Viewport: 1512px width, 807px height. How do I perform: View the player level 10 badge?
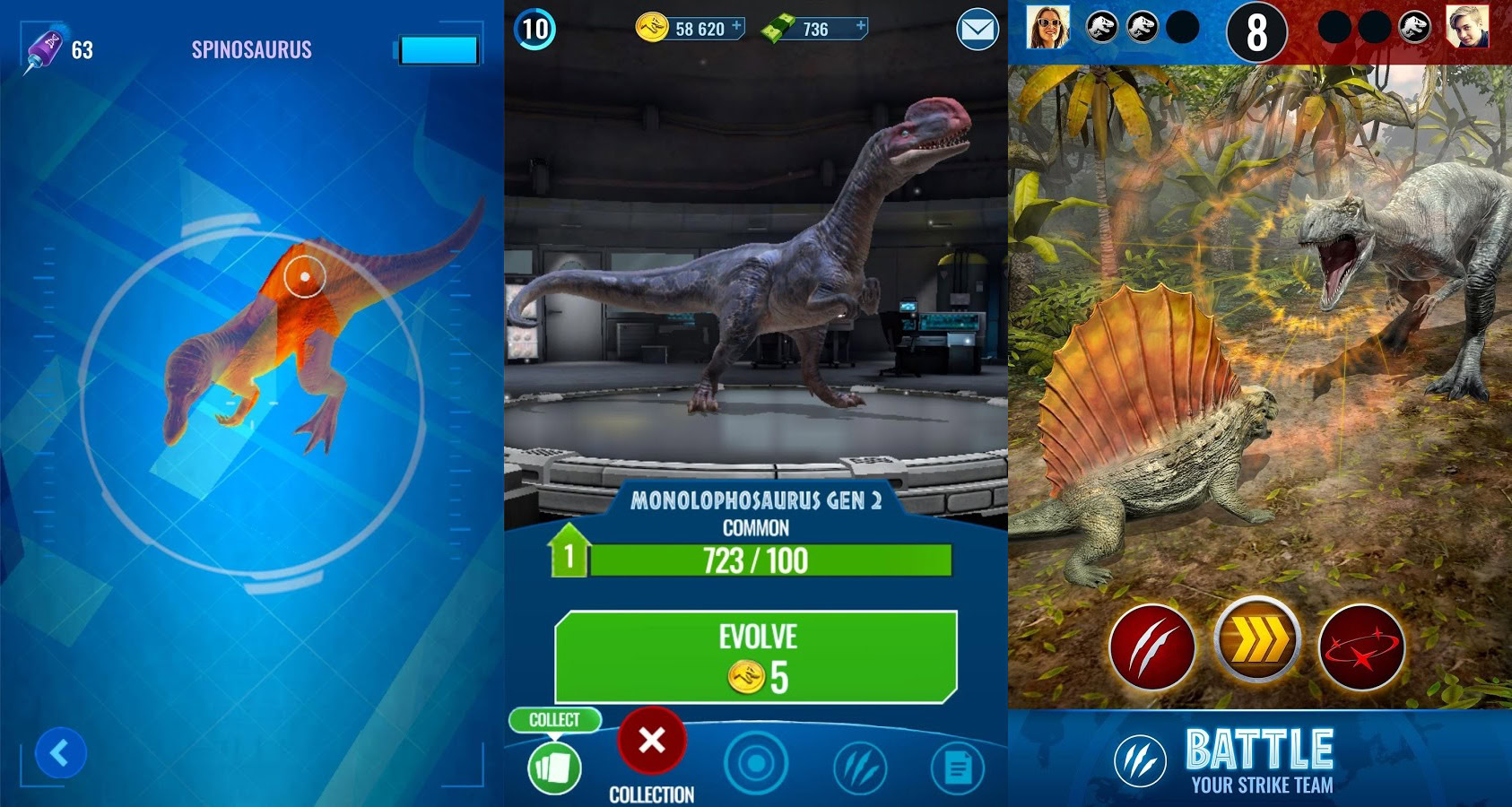coord(535,29)
